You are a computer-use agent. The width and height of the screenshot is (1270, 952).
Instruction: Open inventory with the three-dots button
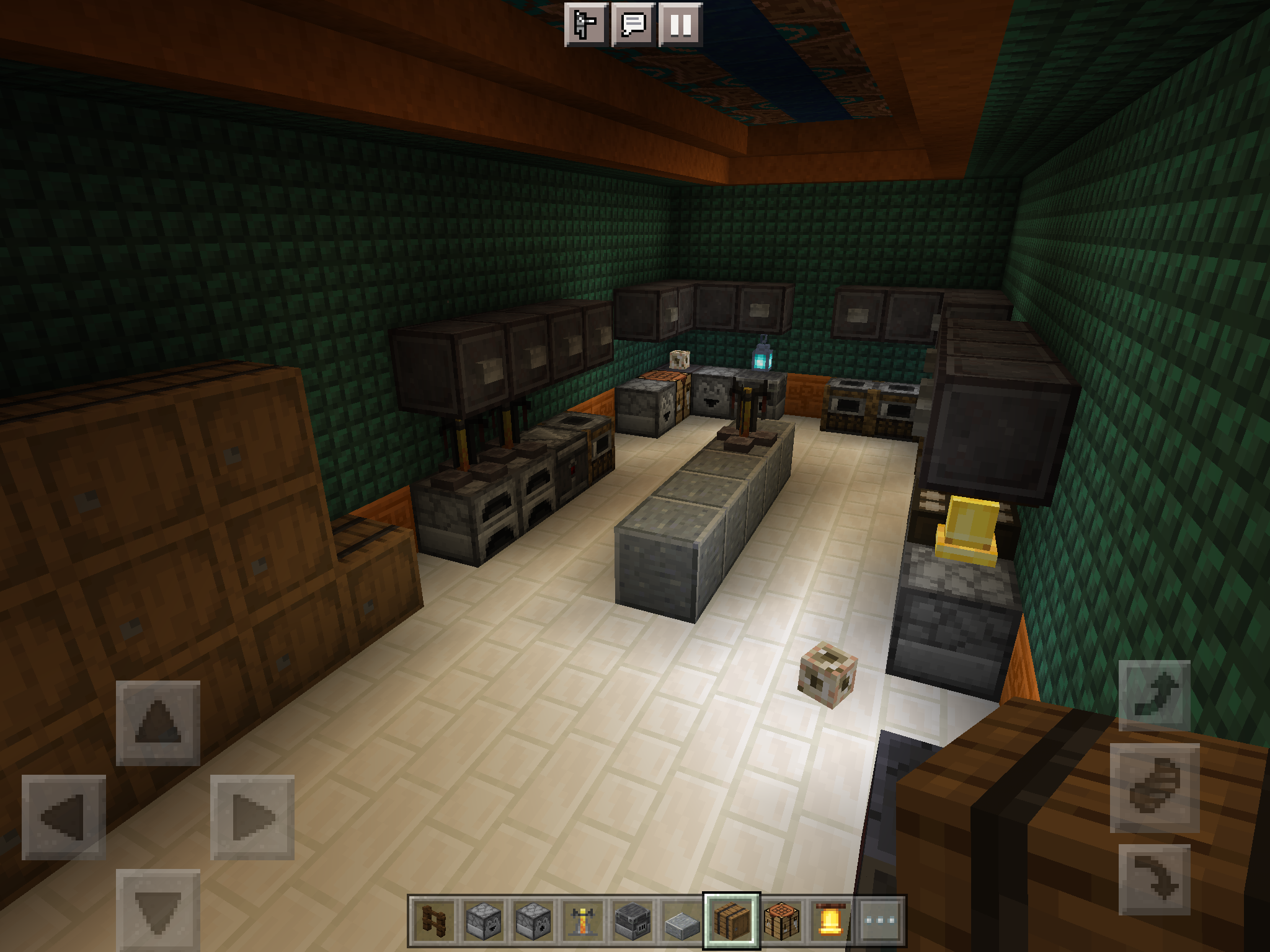point(881,920)
